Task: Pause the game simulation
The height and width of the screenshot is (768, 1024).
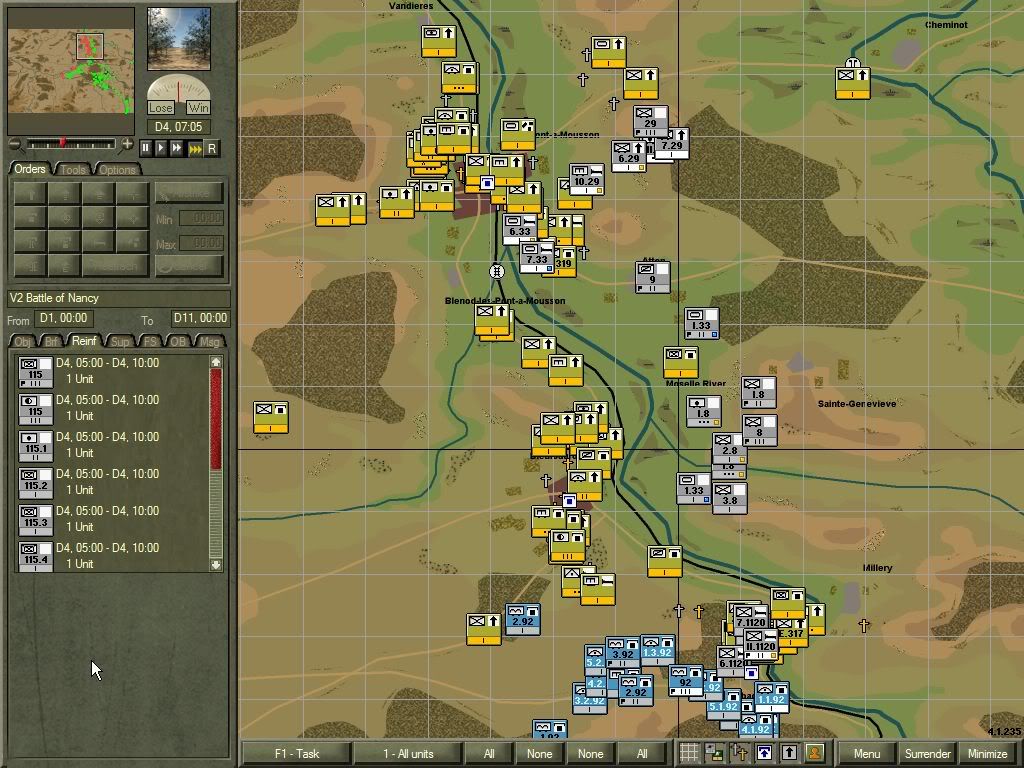Action: pyautogui.click(x=146, y=148)
